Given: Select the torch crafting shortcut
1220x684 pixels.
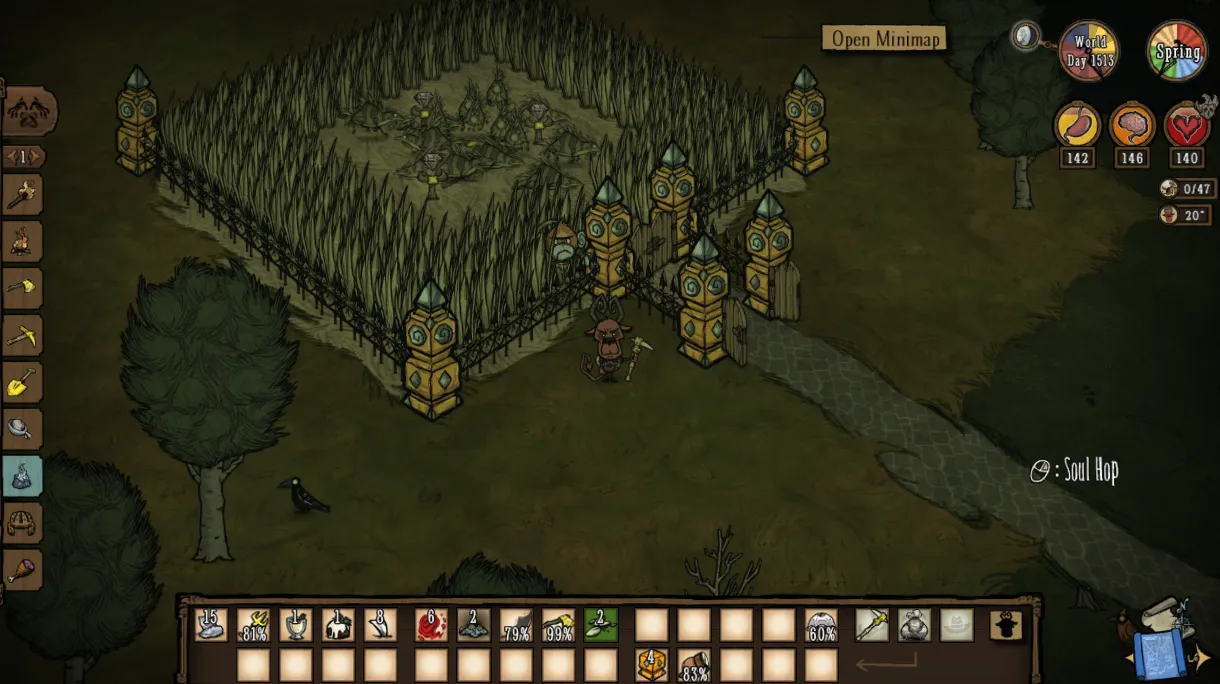Looking at the screenshot, I should 23,195.
